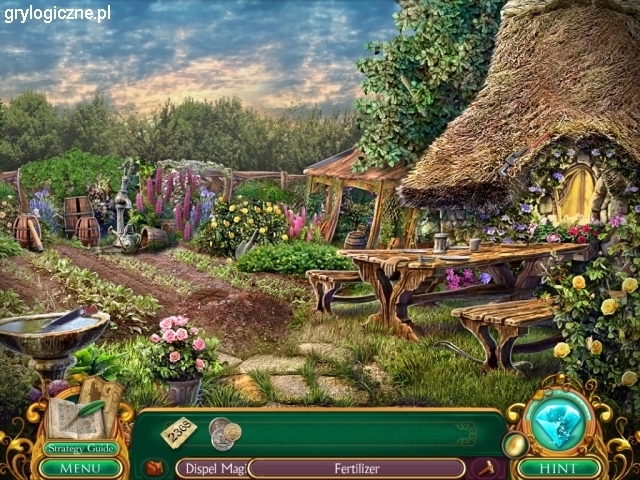Image resolution: width=640 pixels, height=480 pixels.
Task: Click the Dispel Magic task label
Action: 212,467
